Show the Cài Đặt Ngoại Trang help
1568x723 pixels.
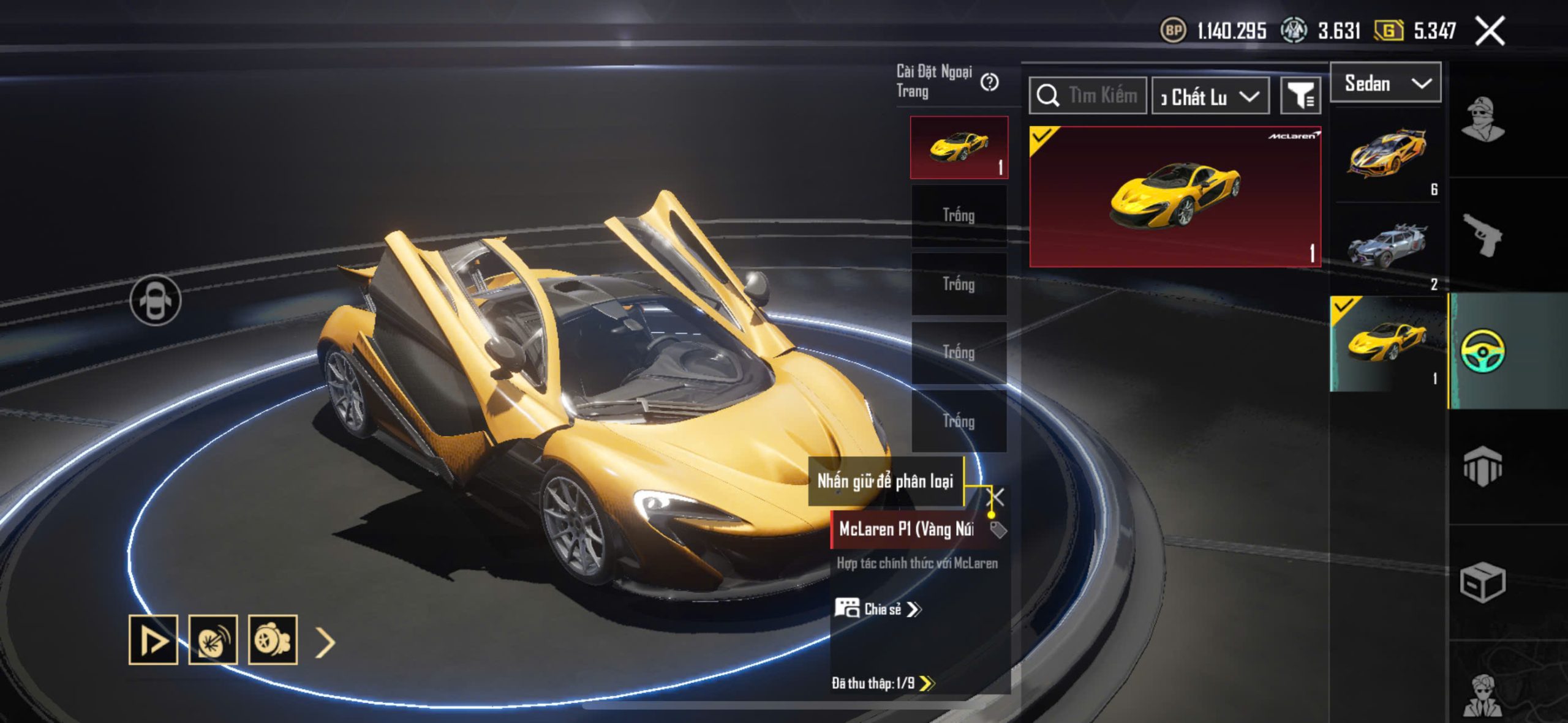point(989,82)
